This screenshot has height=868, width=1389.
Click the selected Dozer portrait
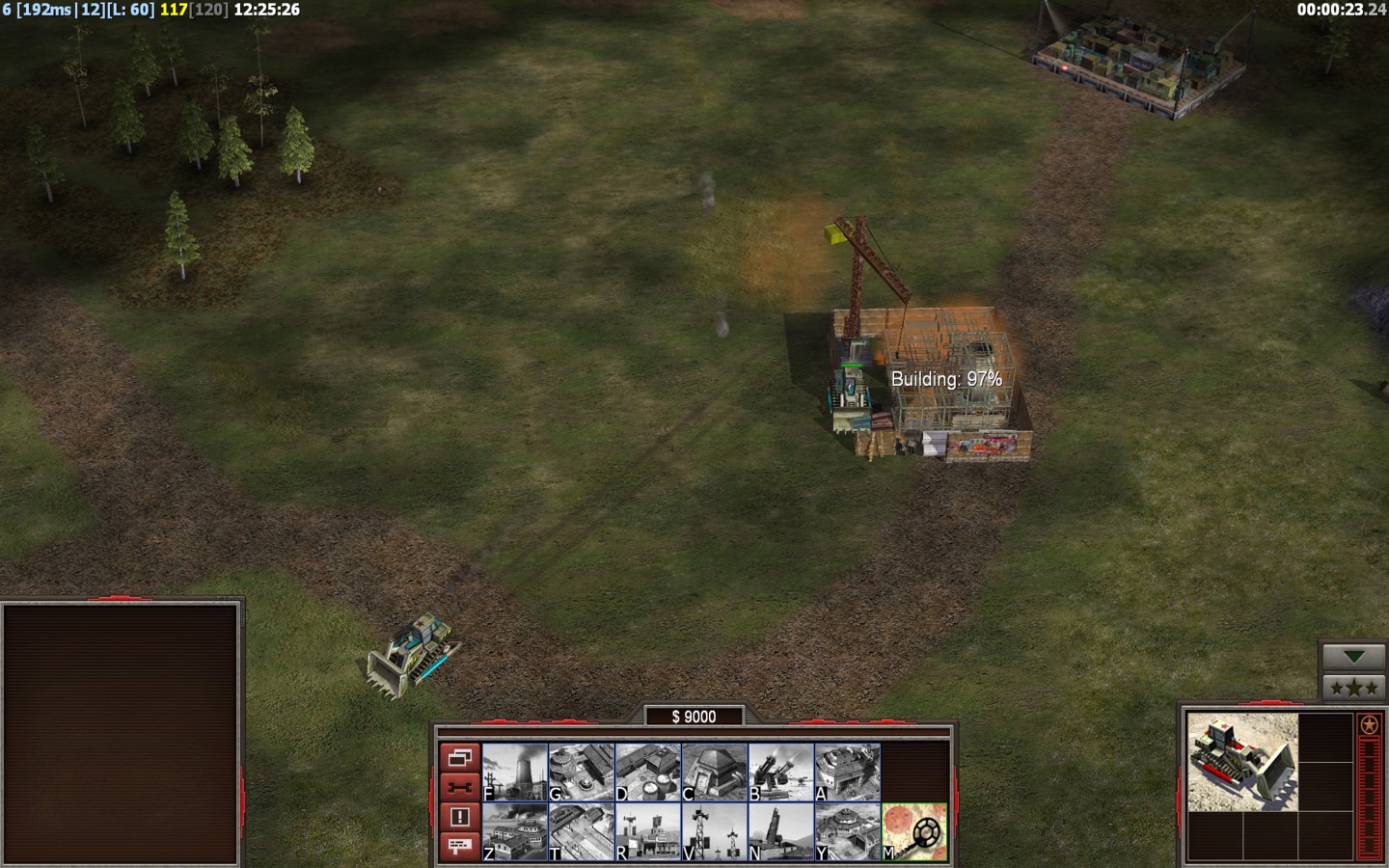click(x=1242, y=762)
